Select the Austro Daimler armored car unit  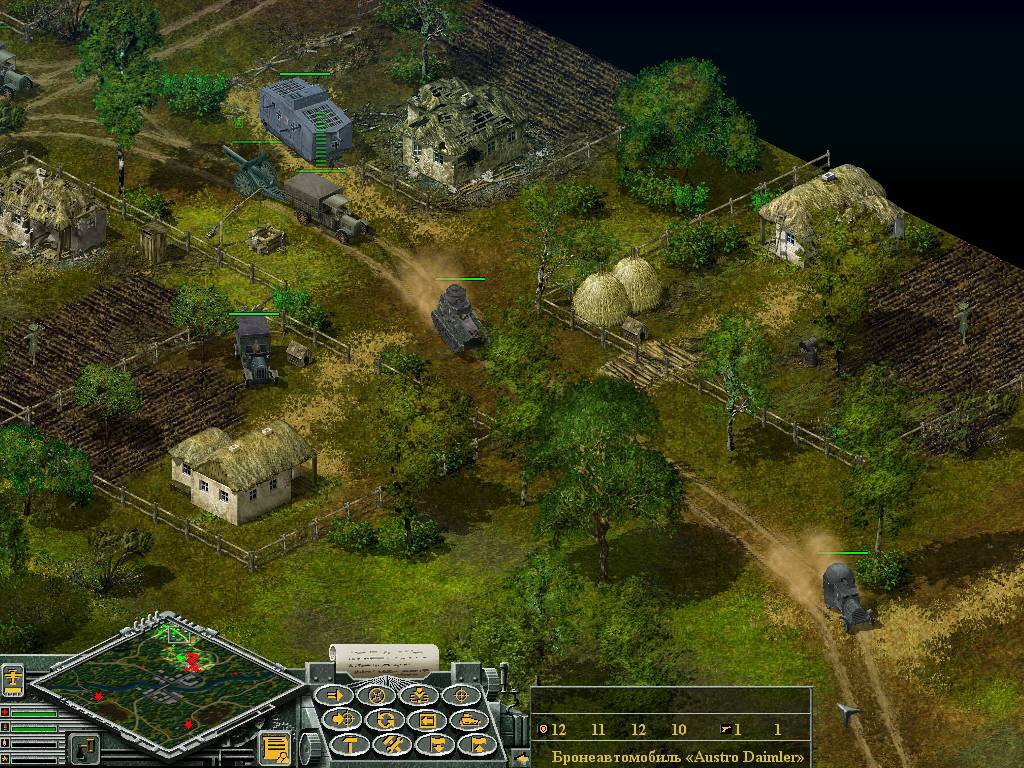coord(845,595)
